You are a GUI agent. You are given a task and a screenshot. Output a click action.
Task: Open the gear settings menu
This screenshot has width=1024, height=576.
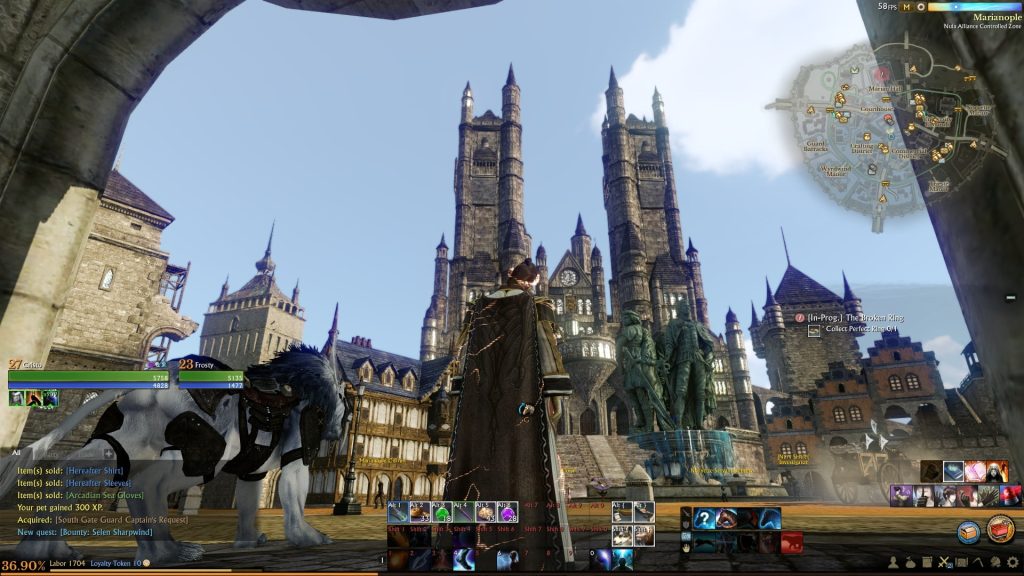[1012, 563]
